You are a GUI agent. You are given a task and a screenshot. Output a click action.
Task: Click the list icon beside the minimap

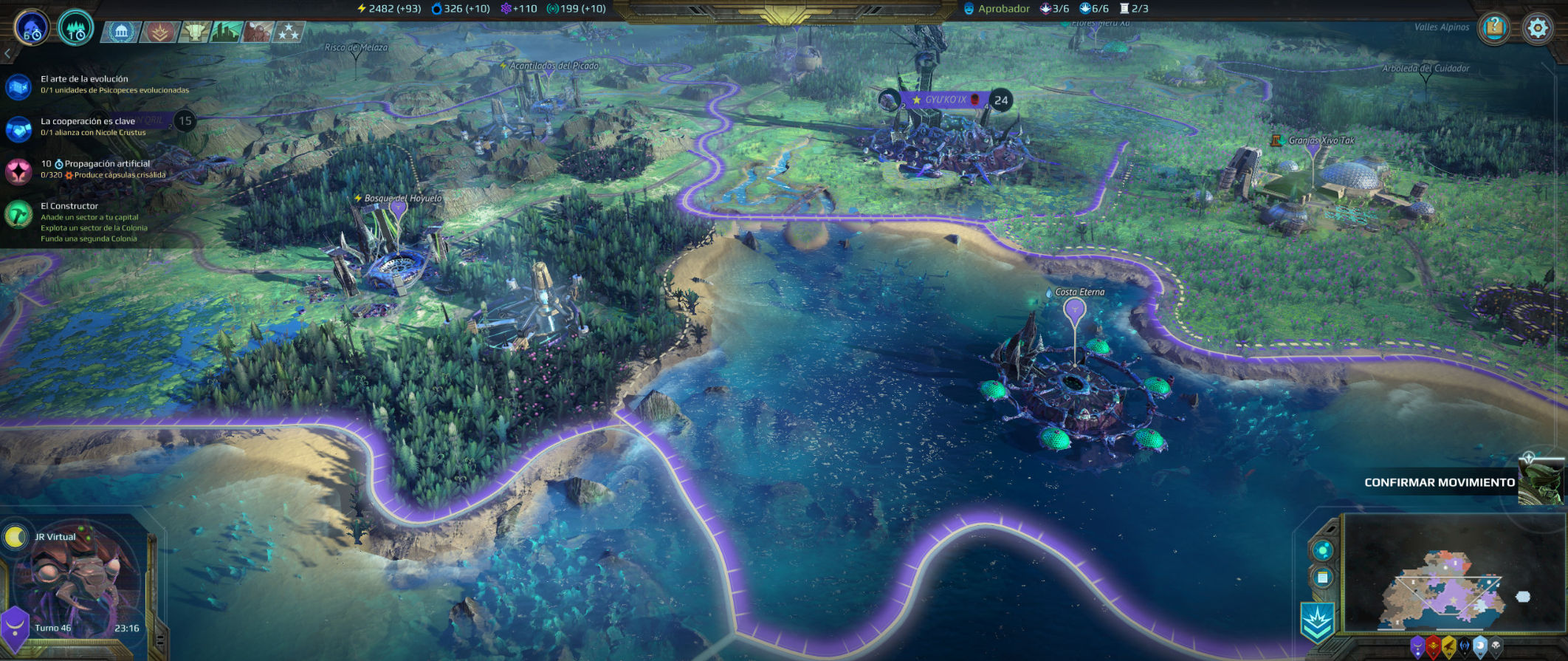(x=1322, y=577)
